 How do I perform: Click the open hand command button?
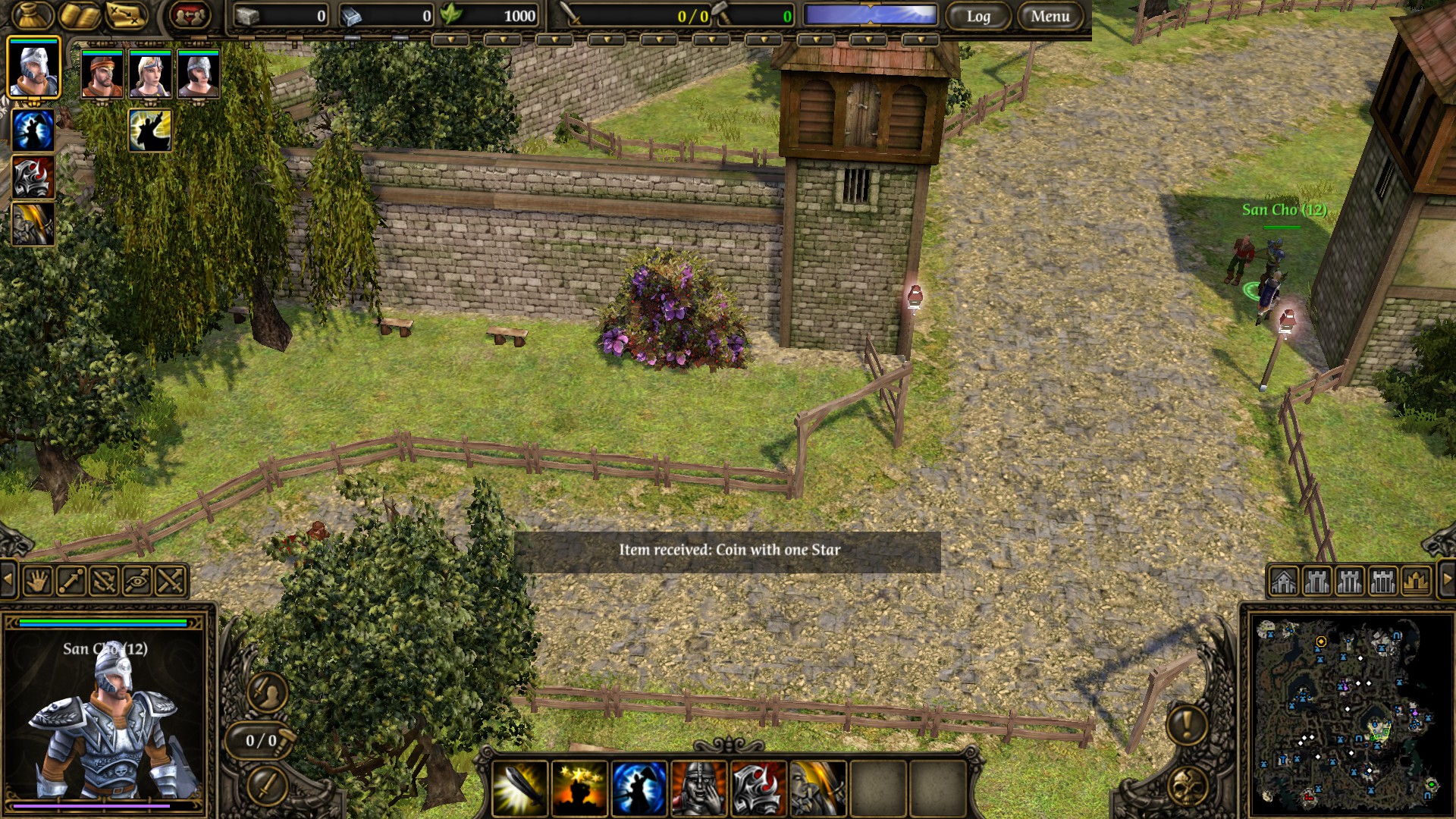36,582
